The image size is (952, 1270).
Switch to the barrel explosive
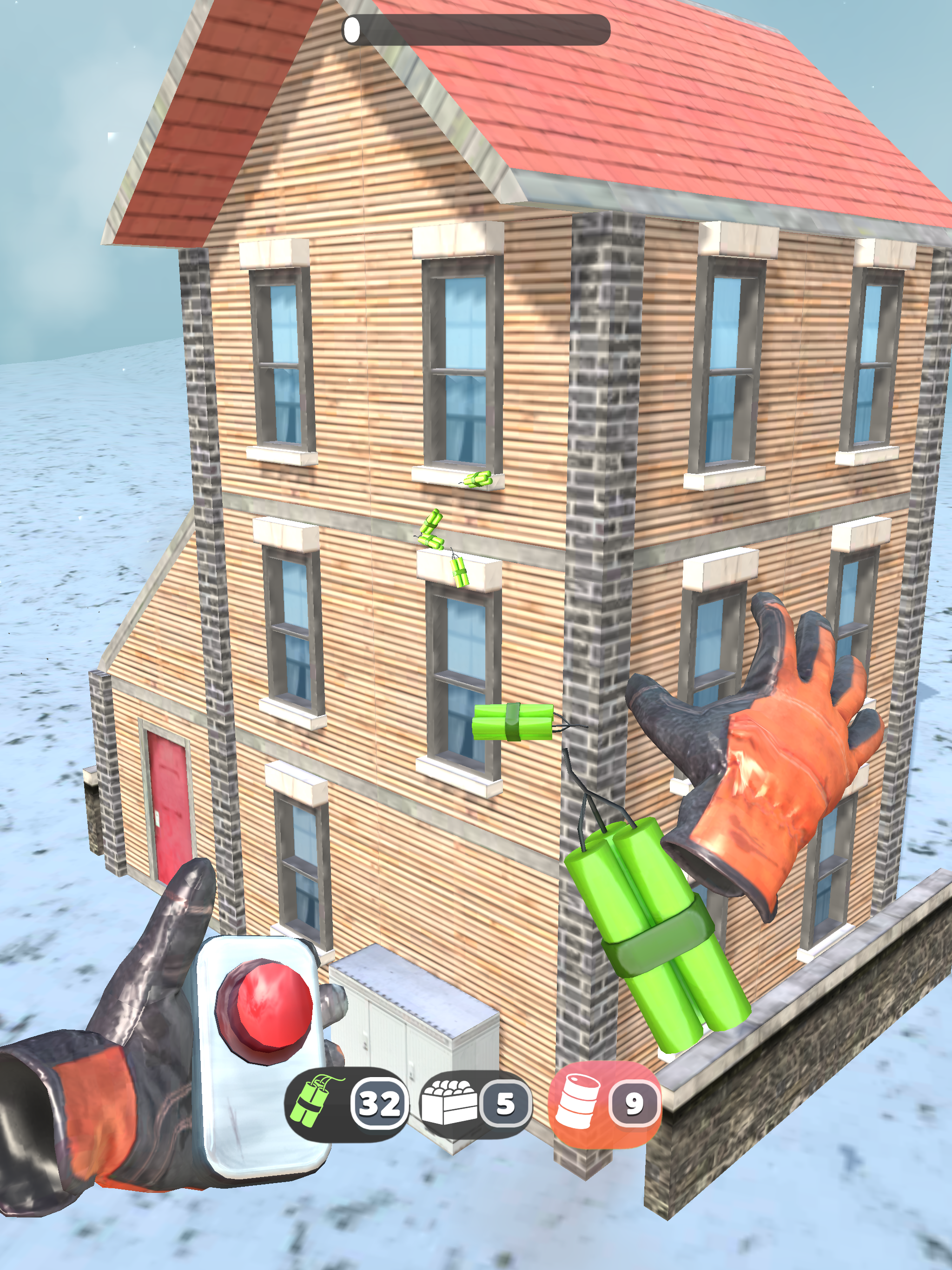(x=604, y=1103)
